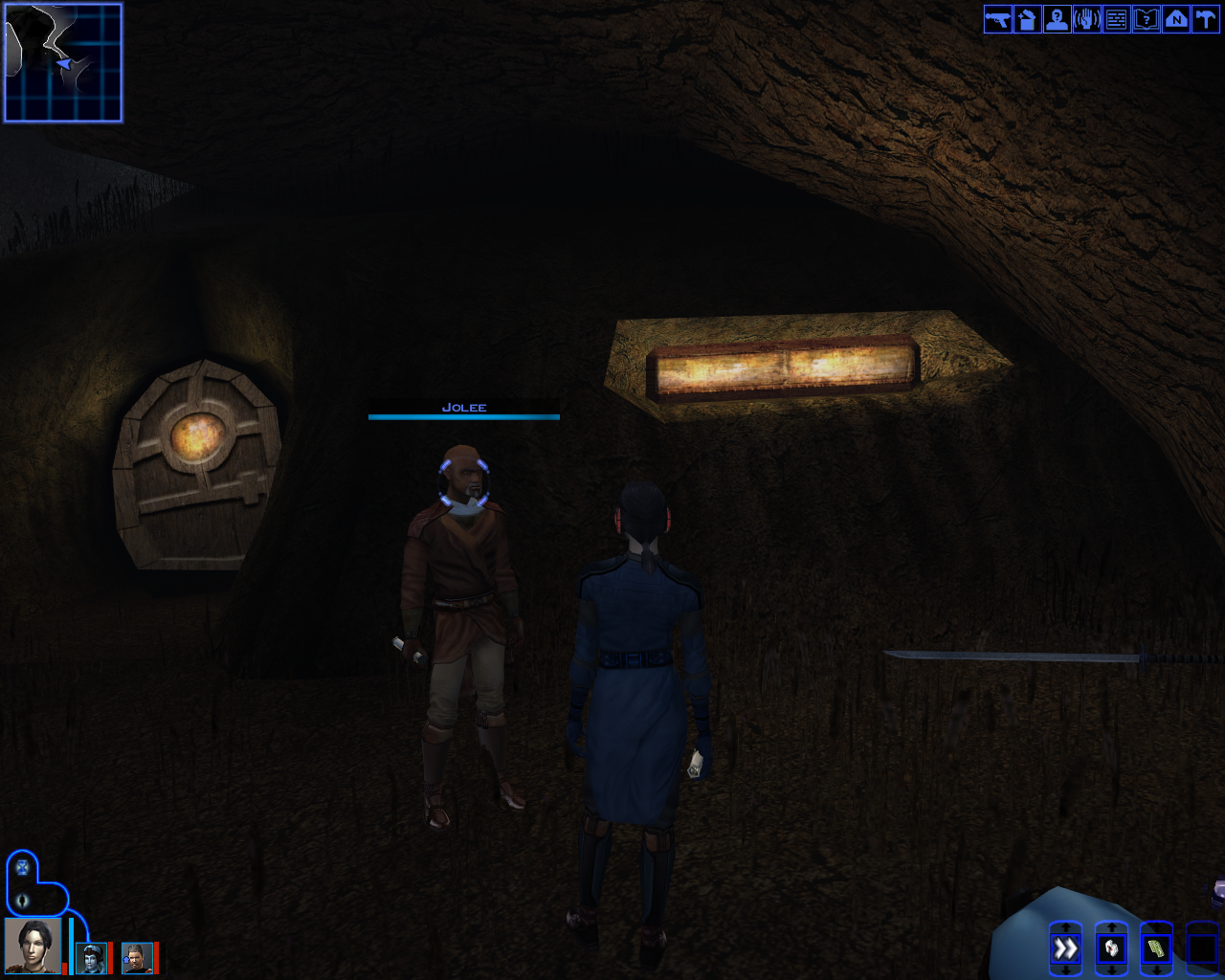The image size is (1225, 980).
Task: Activate the green stim action slot
Action: tap(1156, 947)
